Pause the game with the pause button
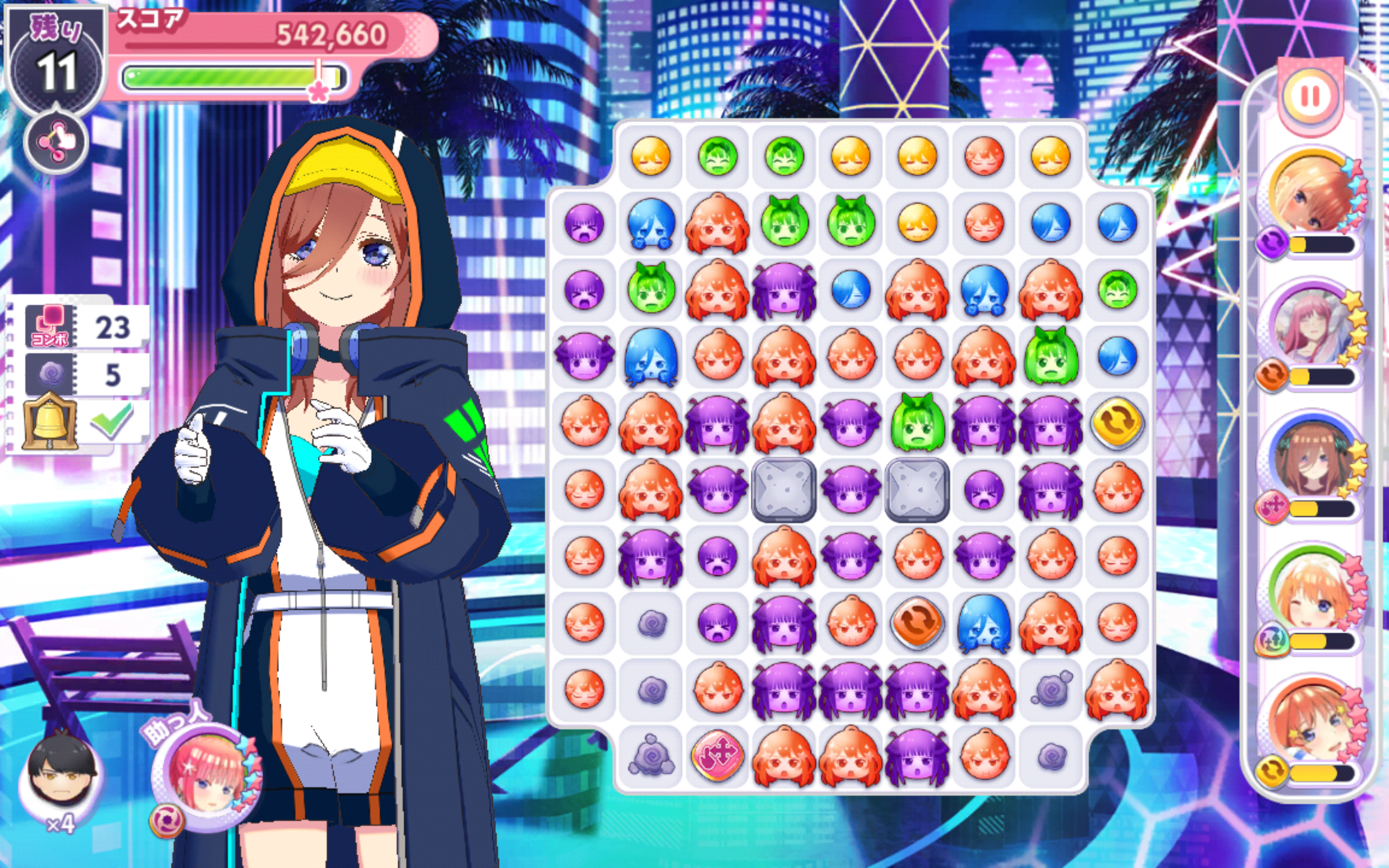The width and height of the screenshot is (1389, 868). (x=1310, y=96)
